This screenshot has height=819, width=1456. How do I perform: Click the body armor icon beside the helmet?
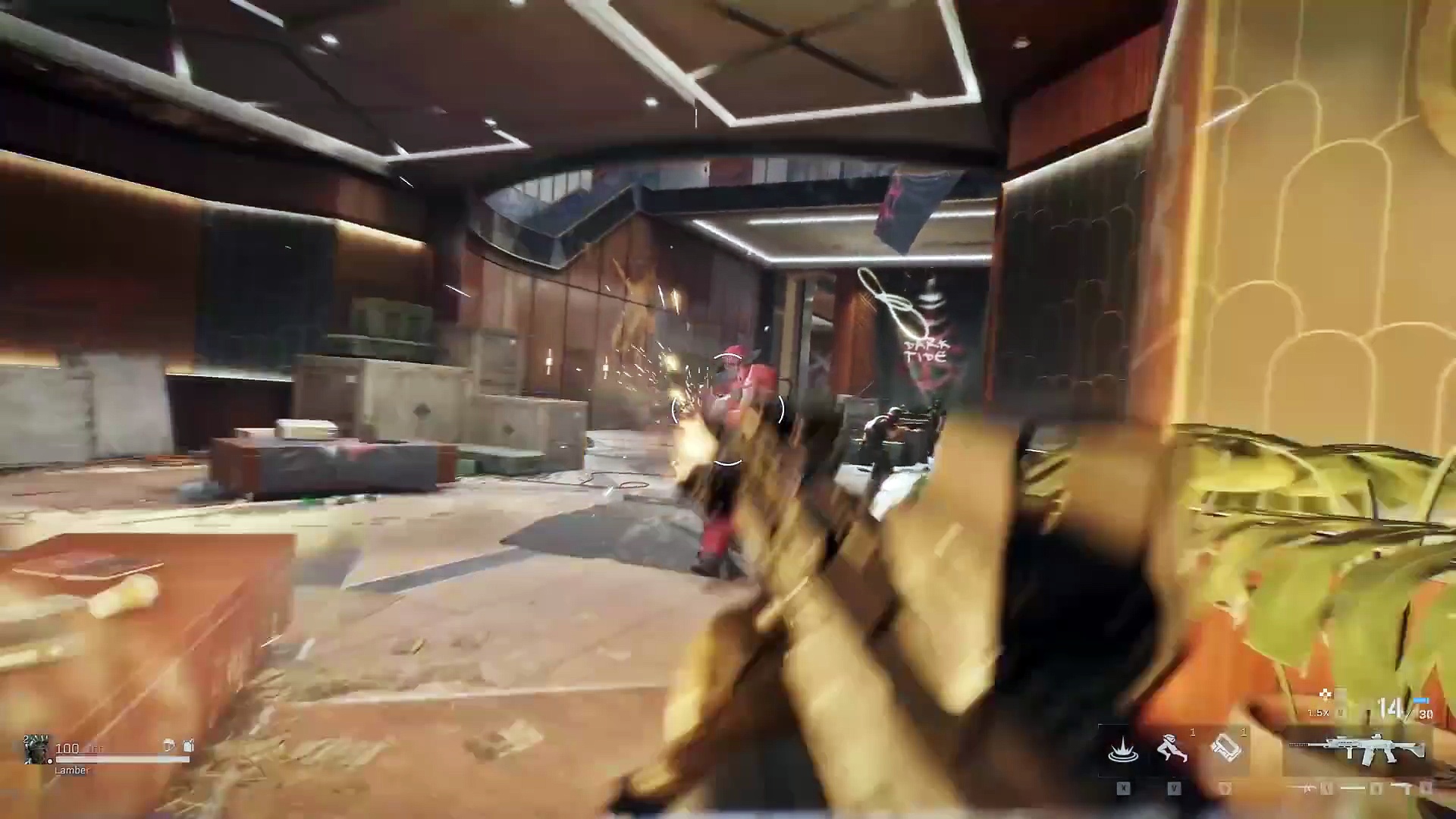188,746
